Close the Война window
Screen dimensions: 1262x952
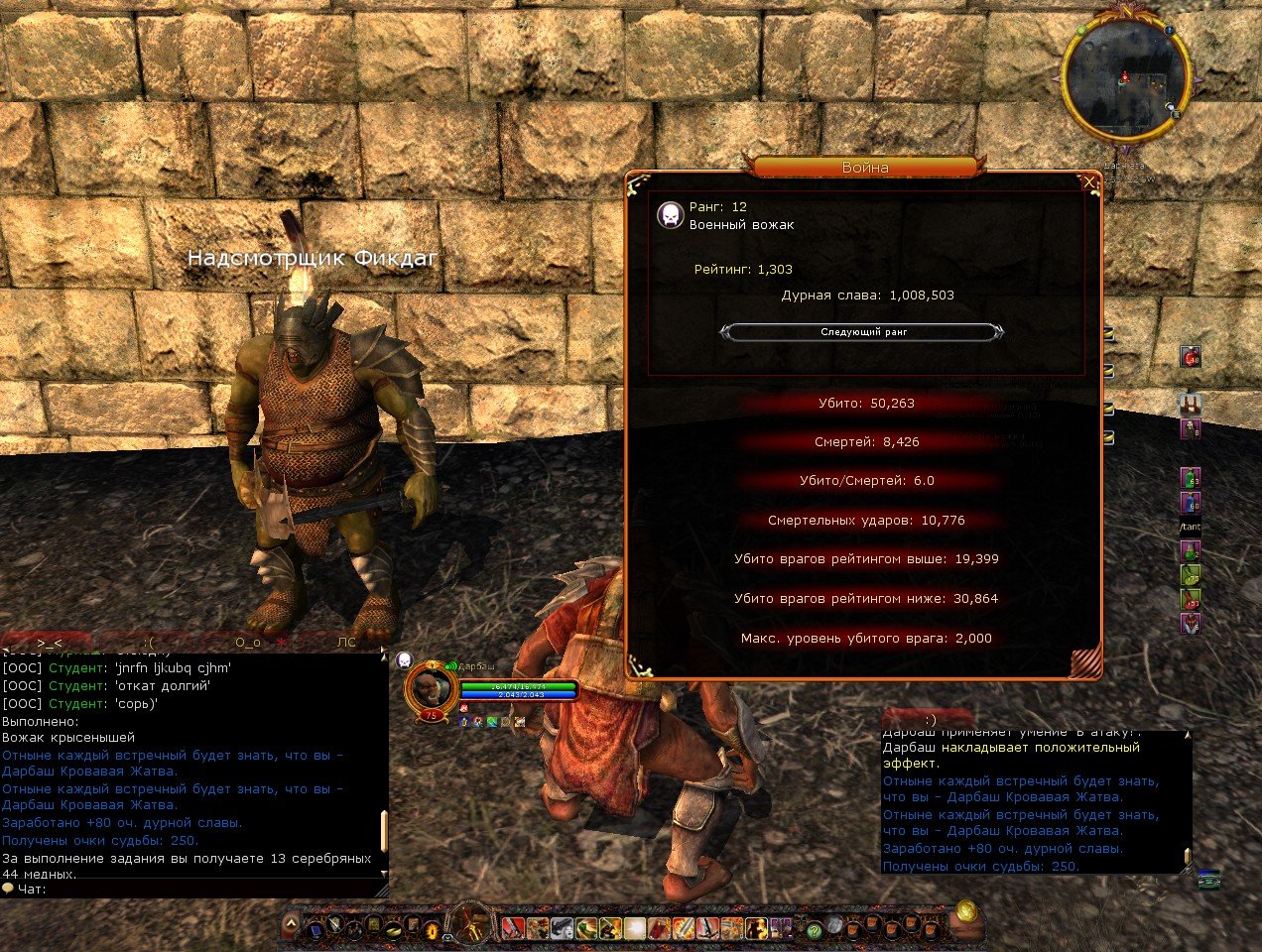click(1089, 182)
